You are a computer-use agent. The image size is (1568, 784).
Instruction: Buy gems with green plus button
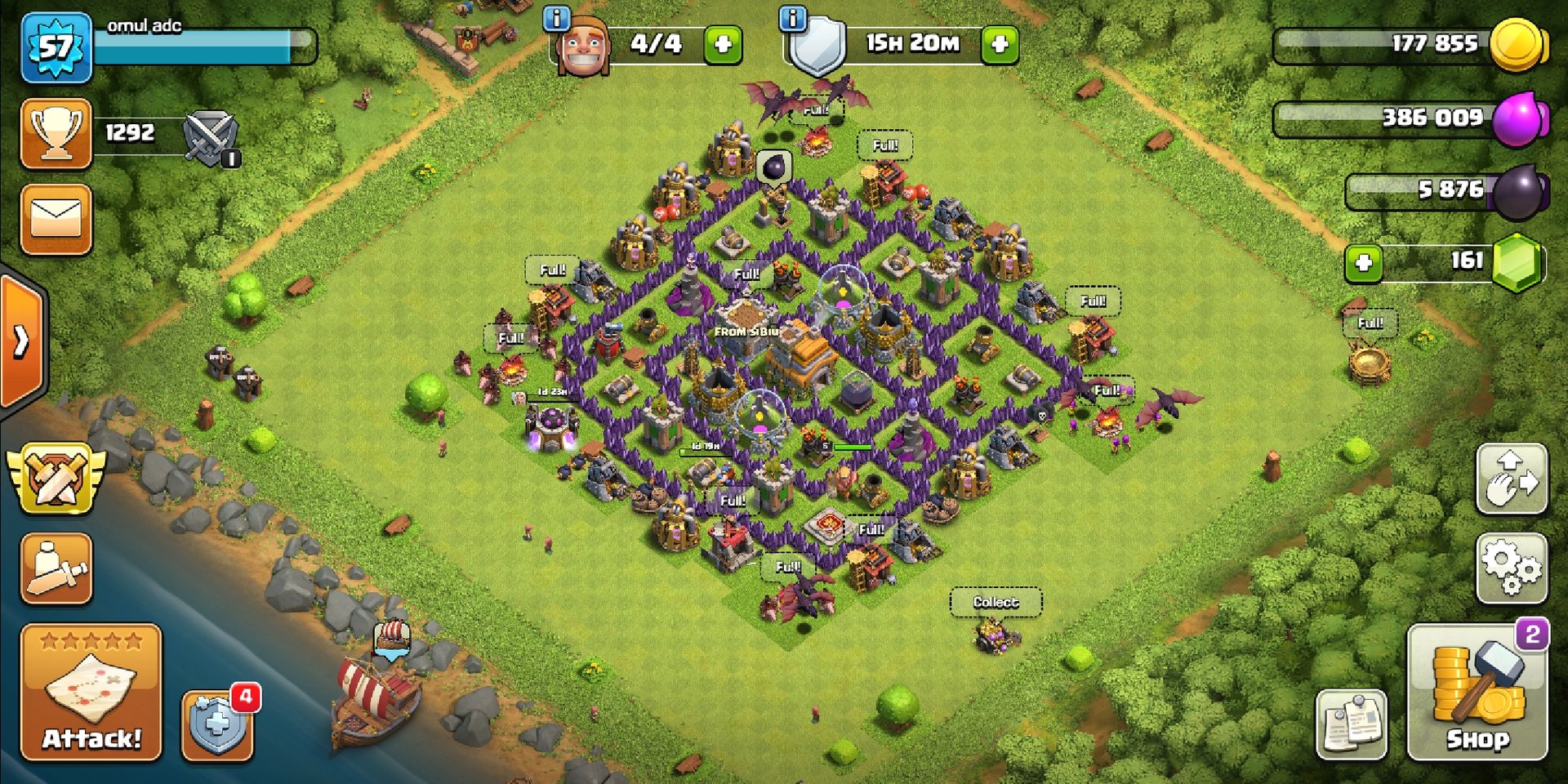point(1363,263)
